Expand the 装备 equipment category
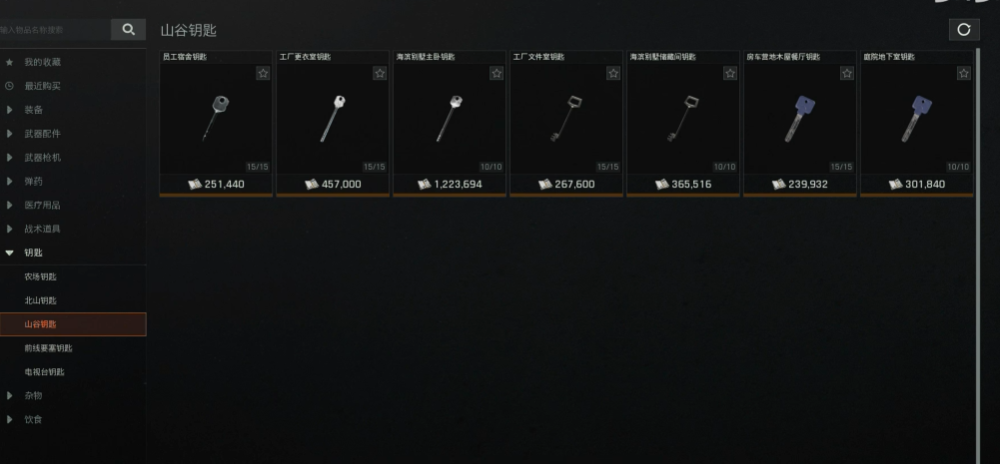 pos(34,110)
